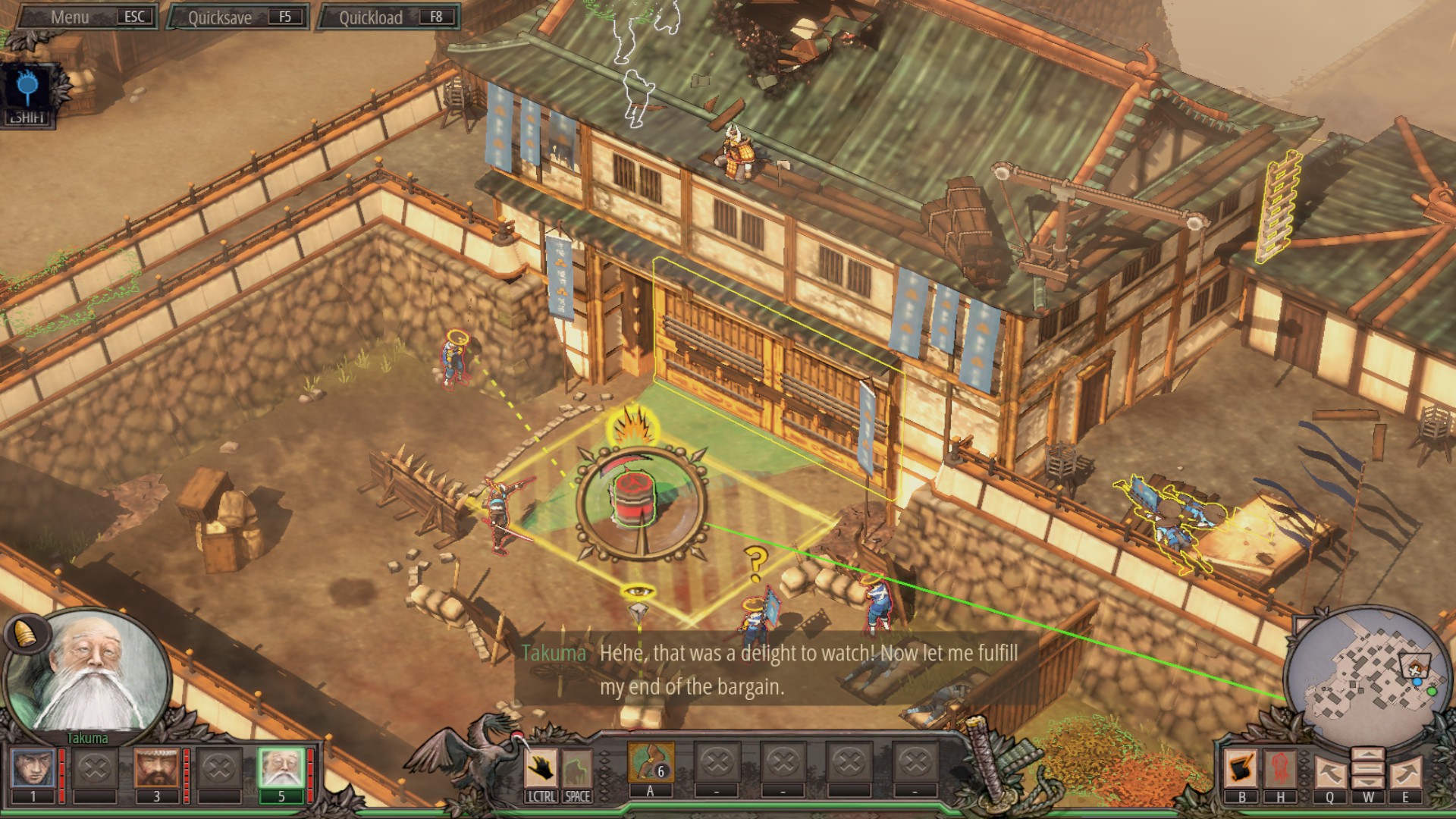Activate the black hand interact ability
This screenshot has width=1456, height=819.
pos(541,769)
